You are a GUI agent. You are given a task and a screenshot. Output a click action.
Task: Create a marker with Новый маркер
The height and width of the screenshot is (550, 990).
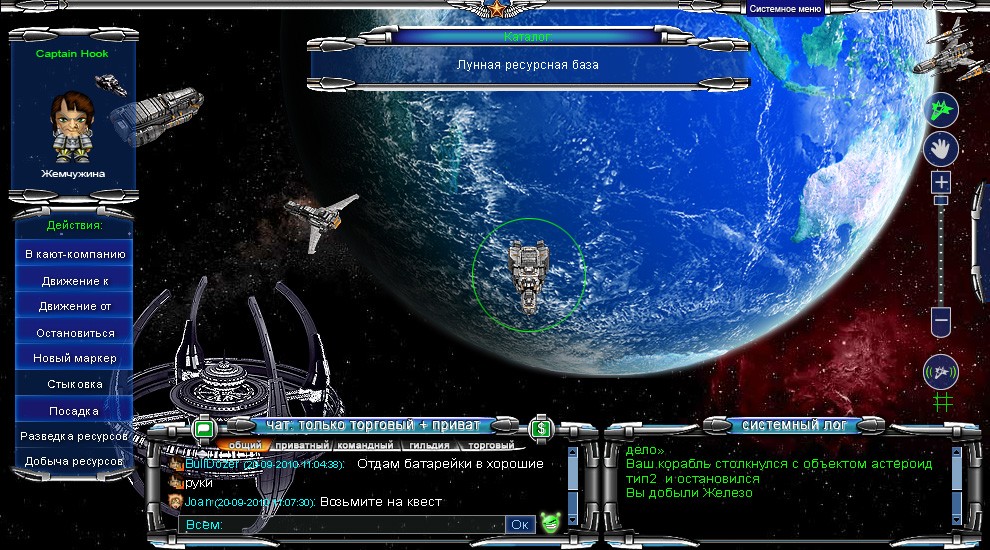75,358
